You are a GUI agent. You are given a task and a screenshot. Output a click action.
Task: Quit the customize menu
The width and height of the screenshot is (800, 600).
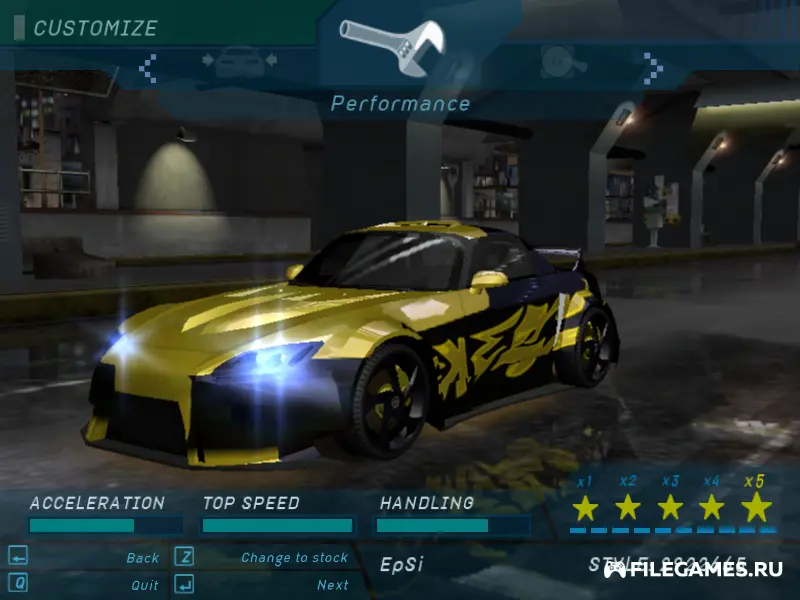(144, 585)
